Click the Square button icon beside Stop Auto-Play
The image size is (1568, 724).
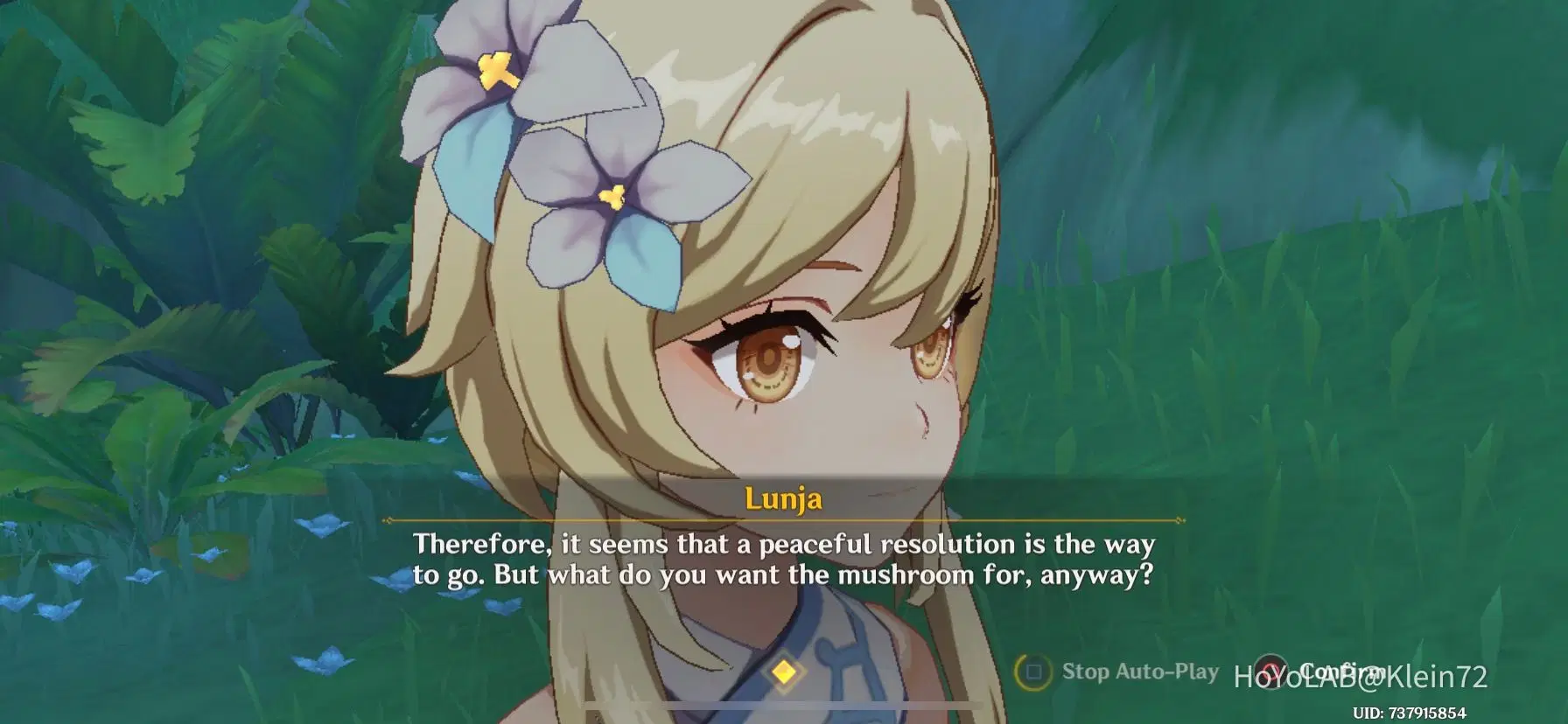[1034, 672]
